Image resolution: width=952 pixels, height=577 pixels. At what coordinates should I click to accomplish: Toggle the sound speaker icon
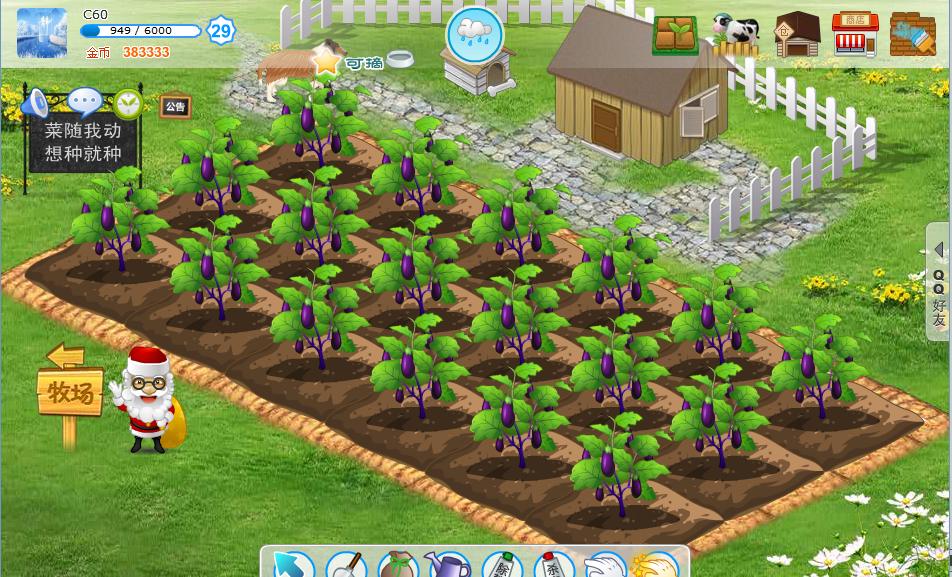pyautogui.click(x=35, y=103)
